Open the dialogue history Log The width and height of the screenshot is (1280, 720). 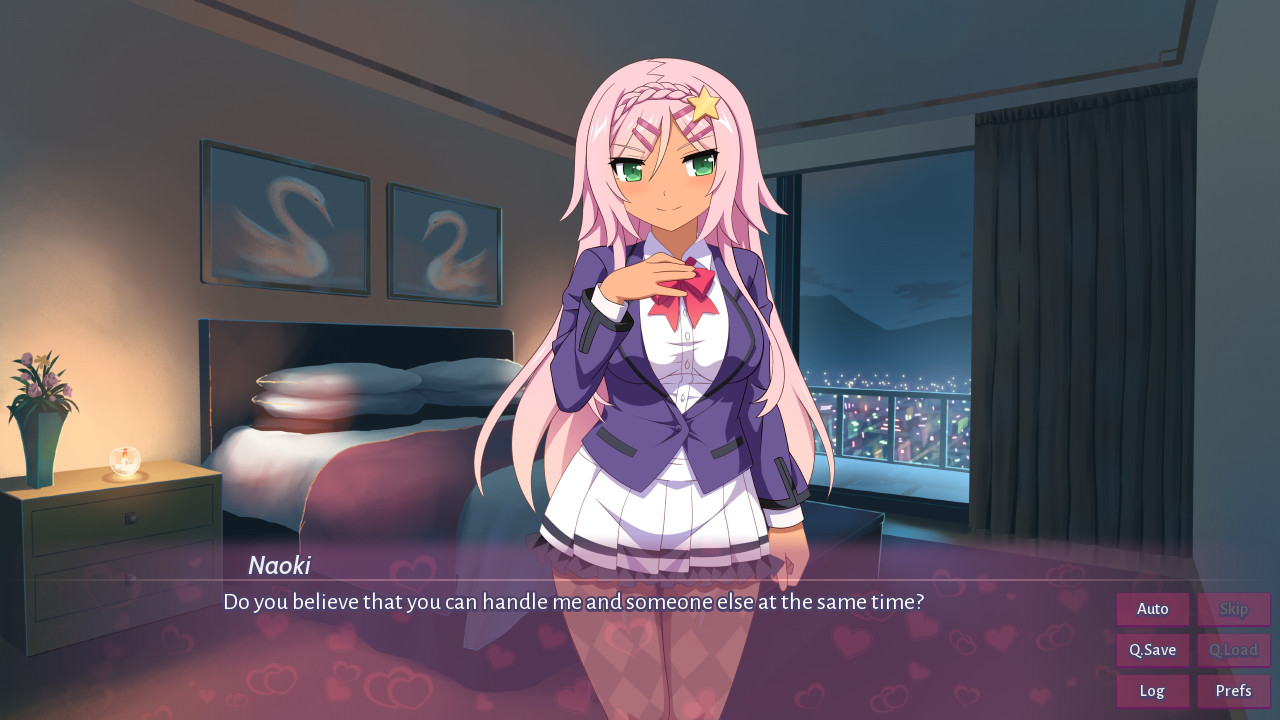click(1152, 690)
